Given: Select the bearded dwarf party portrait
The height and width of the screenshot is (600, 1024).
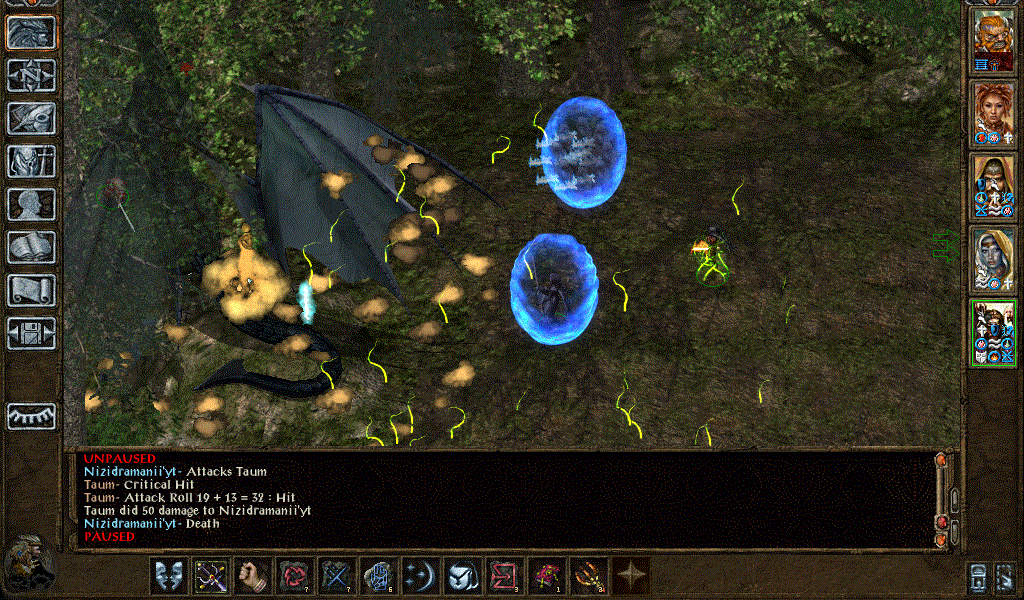Looking at the screenshot, I should [994, 40].
